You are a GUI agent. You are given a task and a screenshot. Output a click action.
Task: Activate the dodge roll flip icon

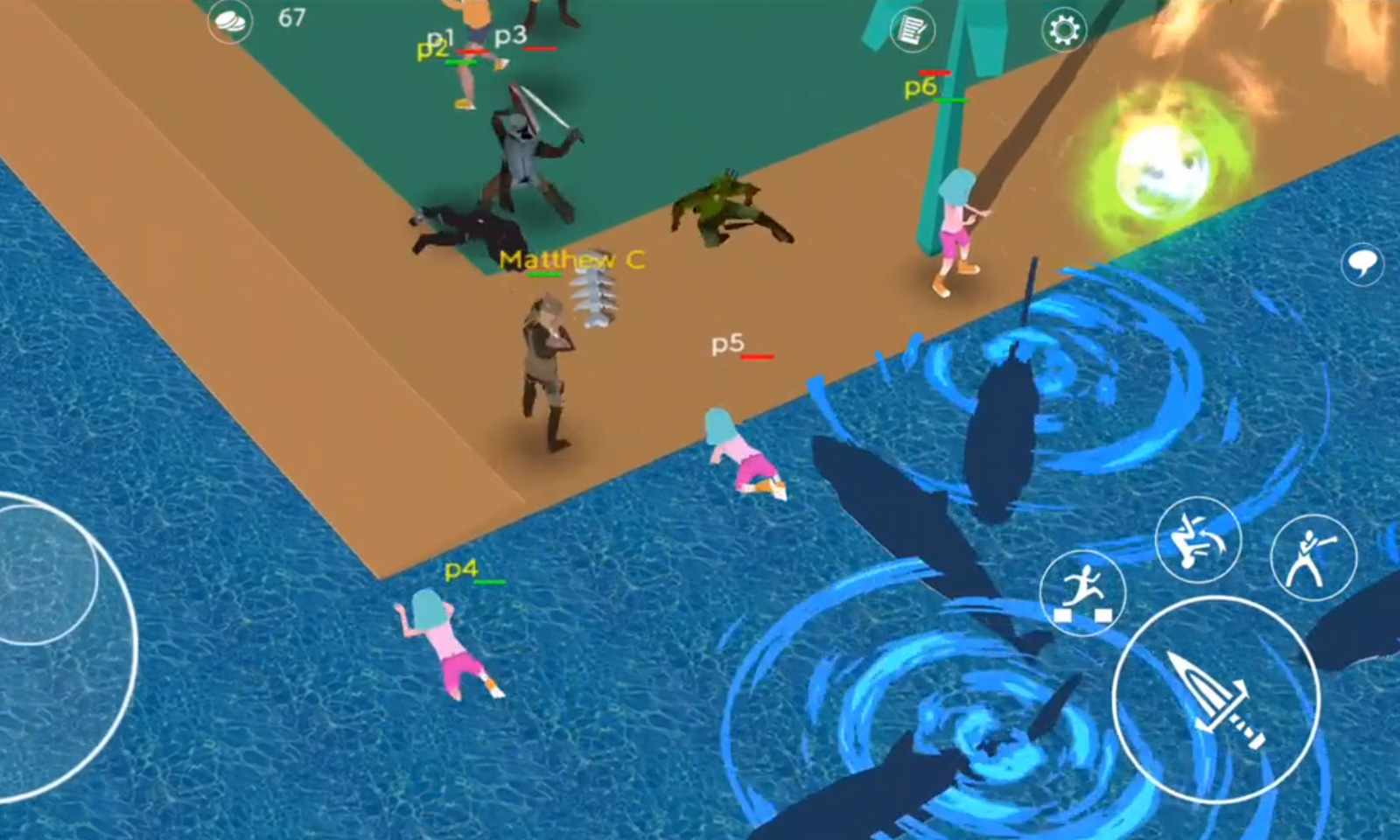click(x=1196, y=540)
